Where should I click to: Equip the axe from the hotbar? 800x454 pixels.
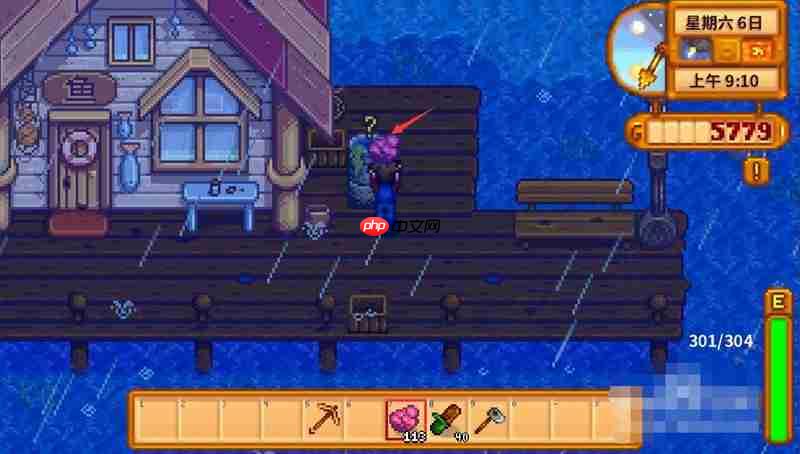coord(487,419)
